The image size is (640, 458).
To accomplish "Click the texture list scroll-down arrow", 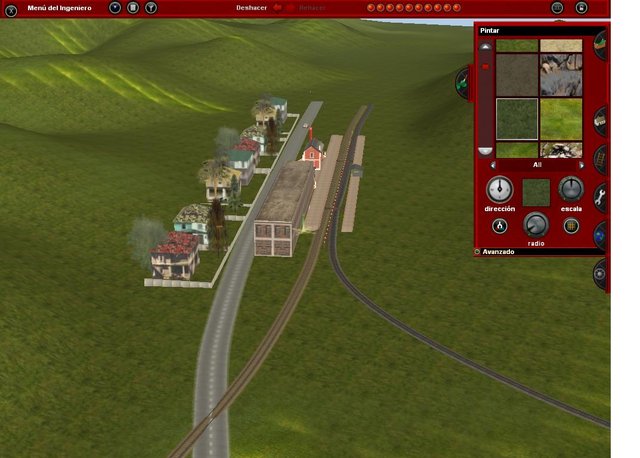I will point(486,150).
